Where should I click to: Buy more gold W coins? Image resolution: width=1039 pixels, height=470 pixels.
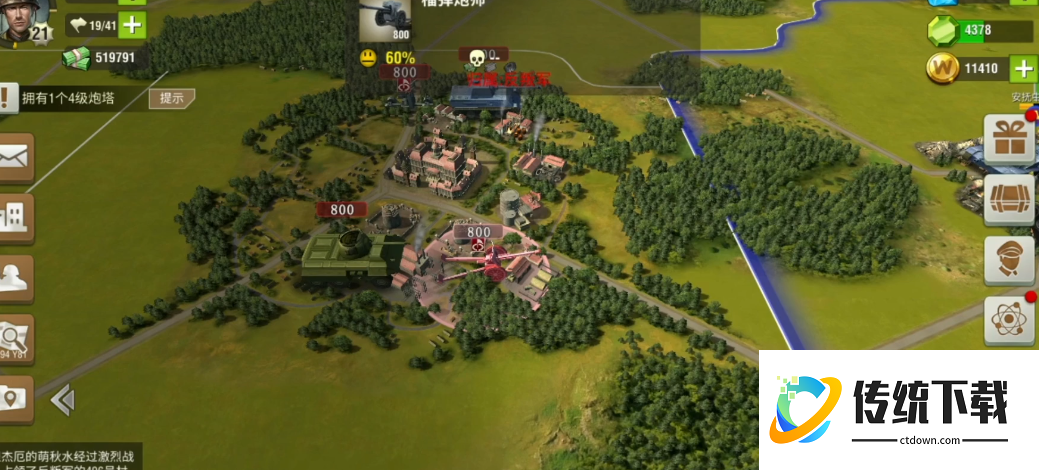[x=1023, y=69]
